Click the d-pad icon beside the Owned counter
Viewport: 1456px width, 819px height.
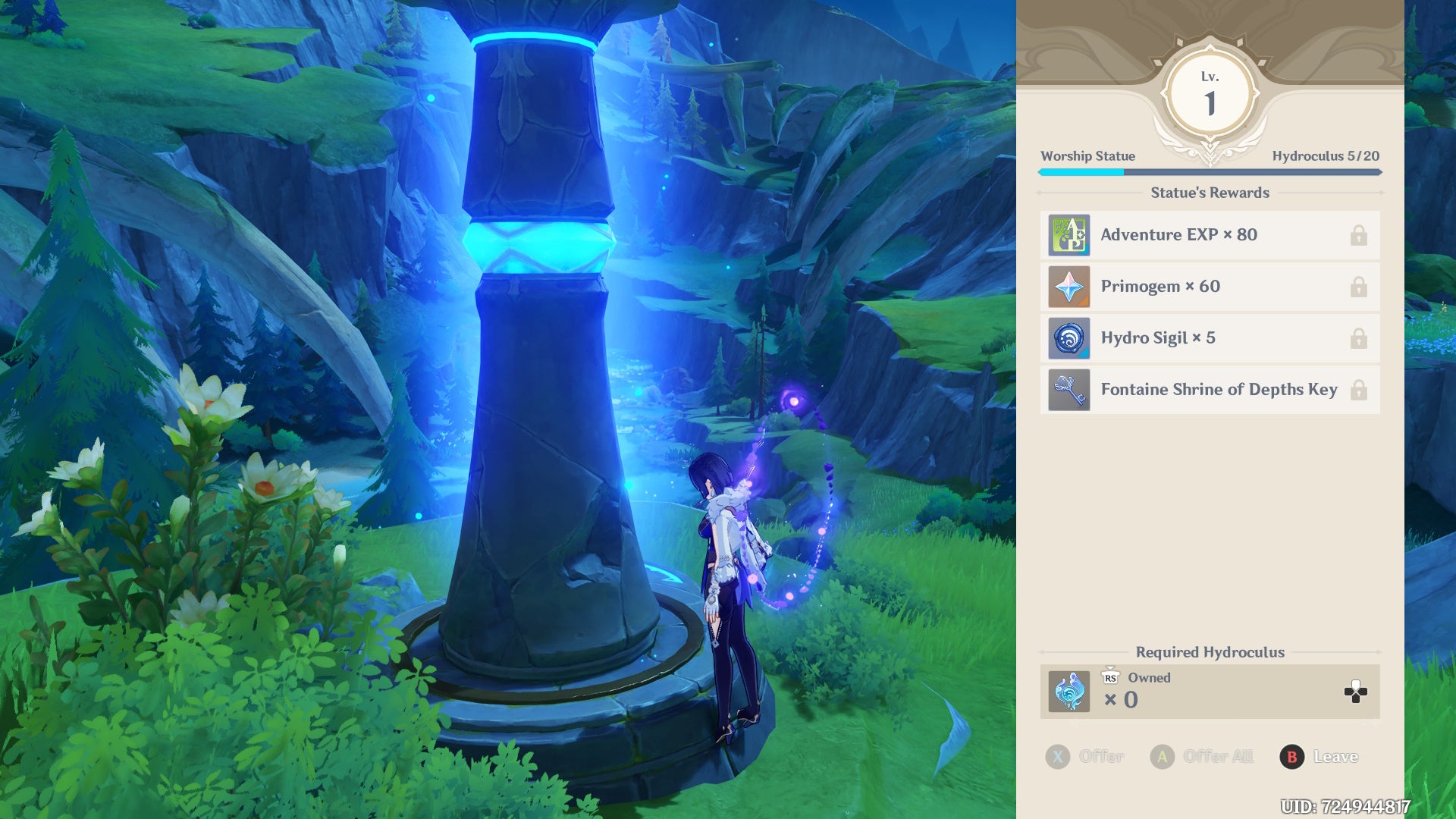click(x=1355, y=692)
